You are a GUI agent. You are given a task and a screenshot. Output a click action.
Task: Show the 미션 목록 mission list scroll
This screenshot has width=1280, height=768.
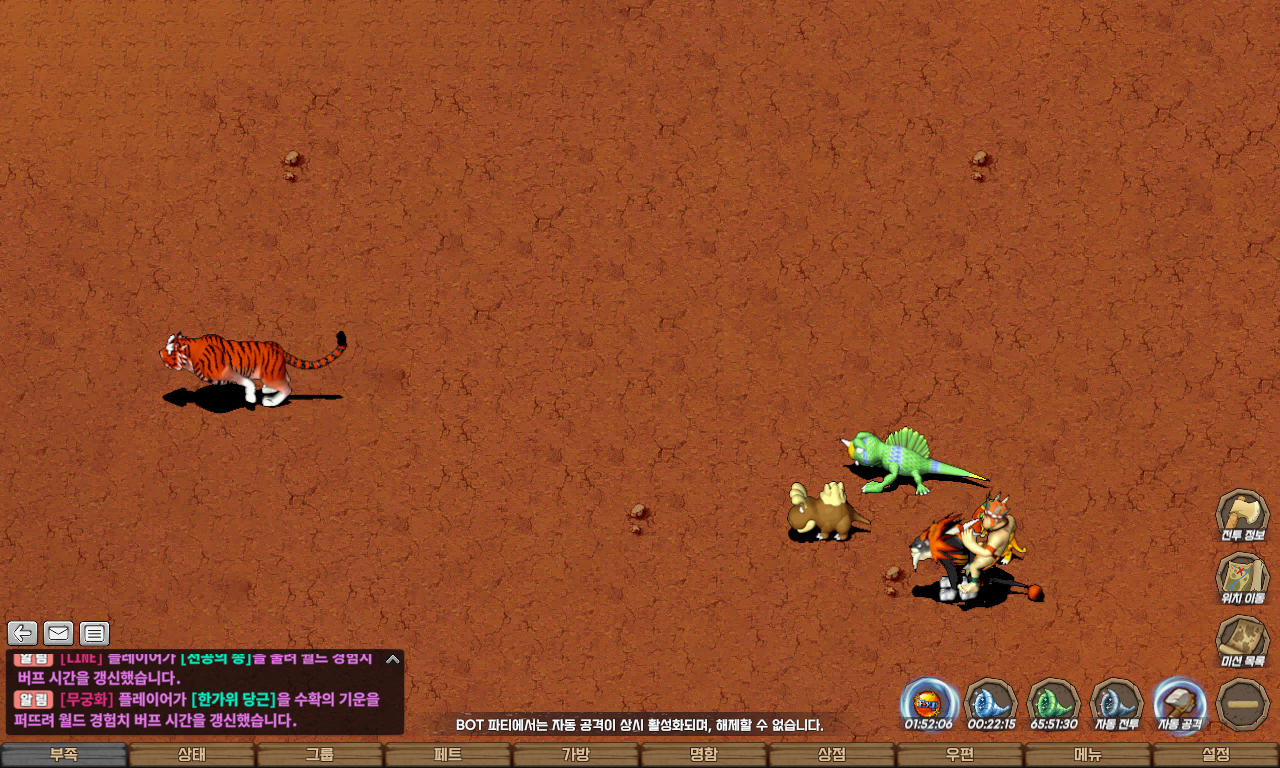coord(1242,641)
